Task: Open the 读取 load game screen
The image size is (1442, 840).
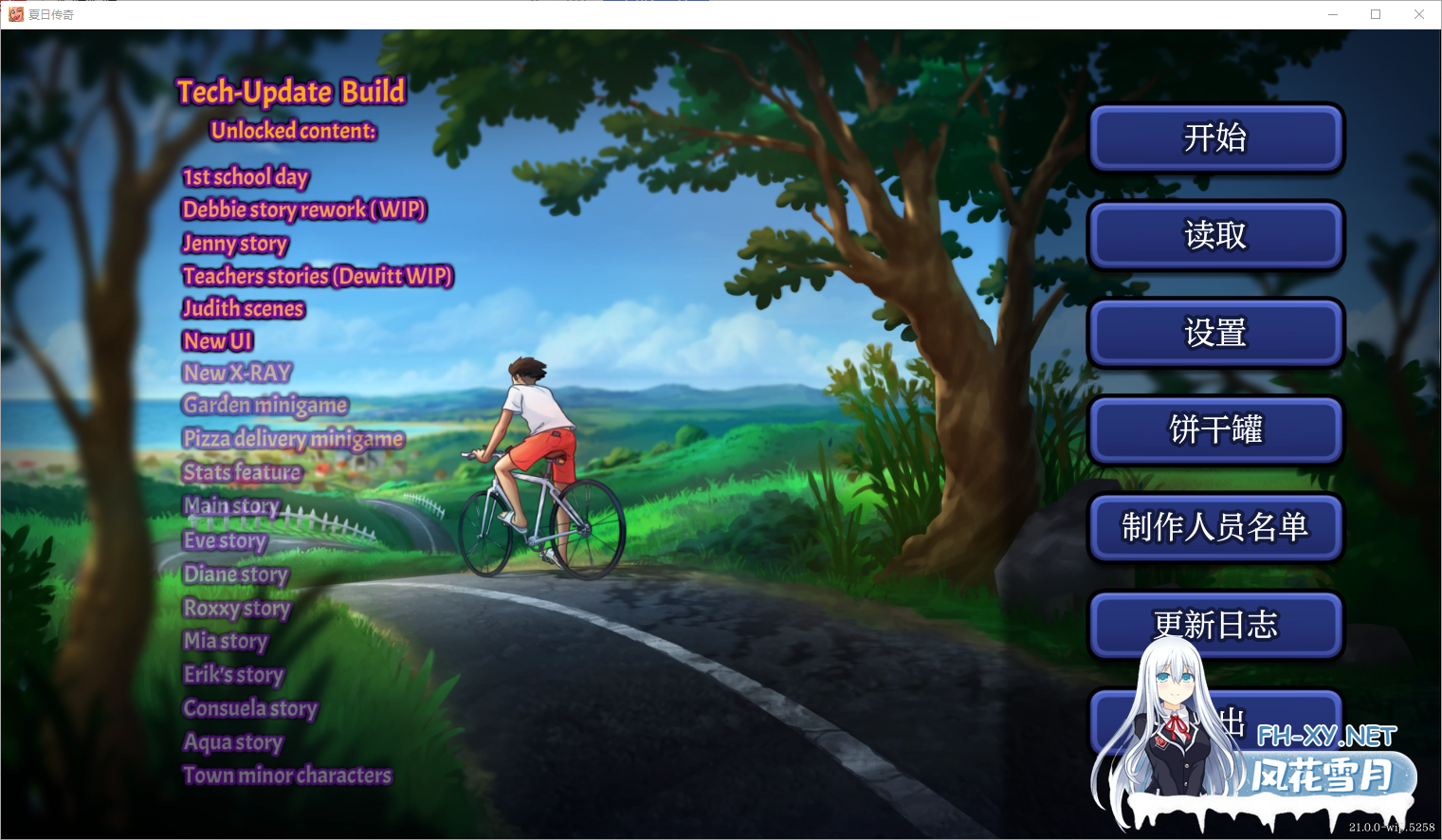Action: pyautogui.click(x=1216, y=236)
